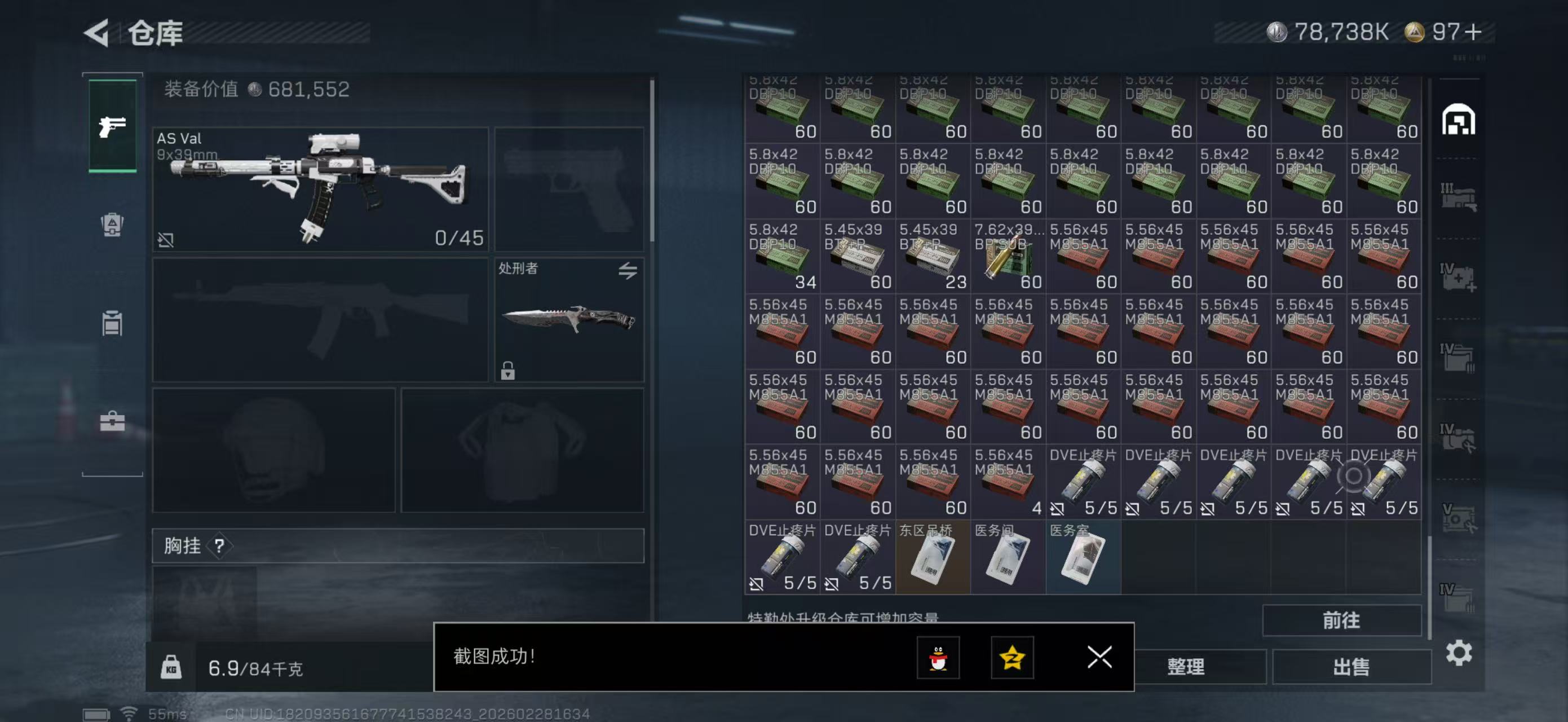Viewport: 1568px width, 722px height.
Task: Open the 胸挂 help question mark
Action: 219,546
